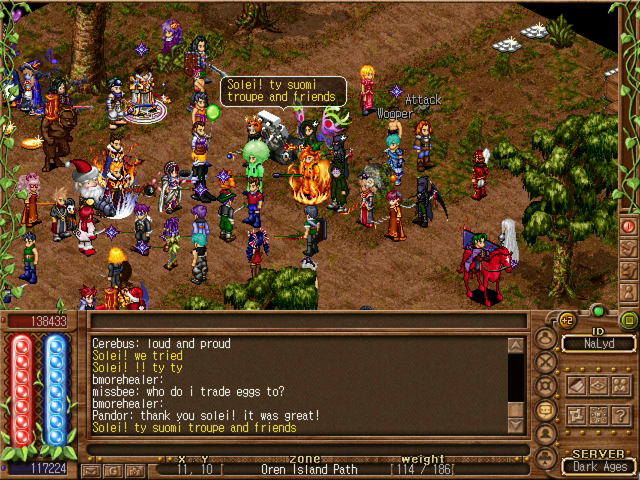Open the speech bubble chat panel
Image resolution: width=640 pixels, height=480 pixels.
pos(547,411)
